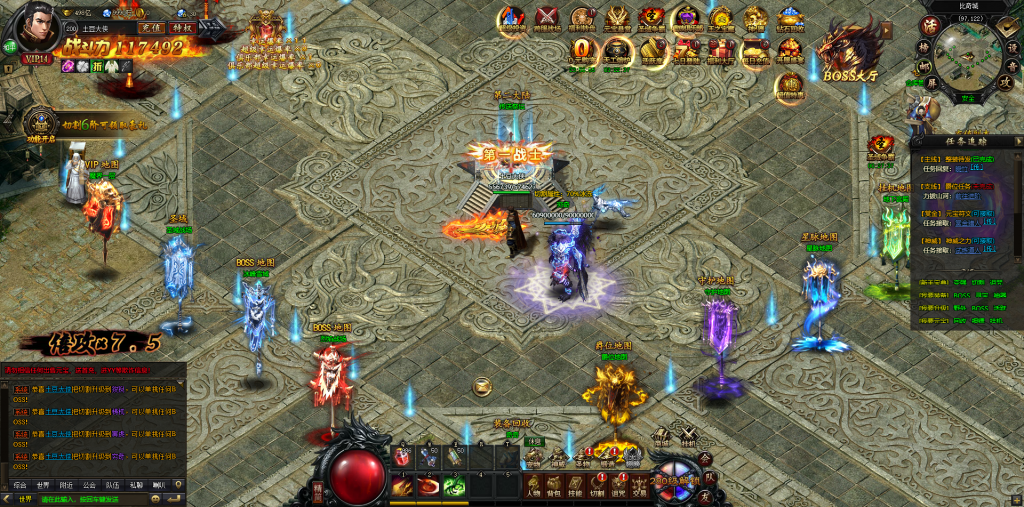Open the 充值 recharge button
This screenshot has width=1024, height=507.
(150, 28)
